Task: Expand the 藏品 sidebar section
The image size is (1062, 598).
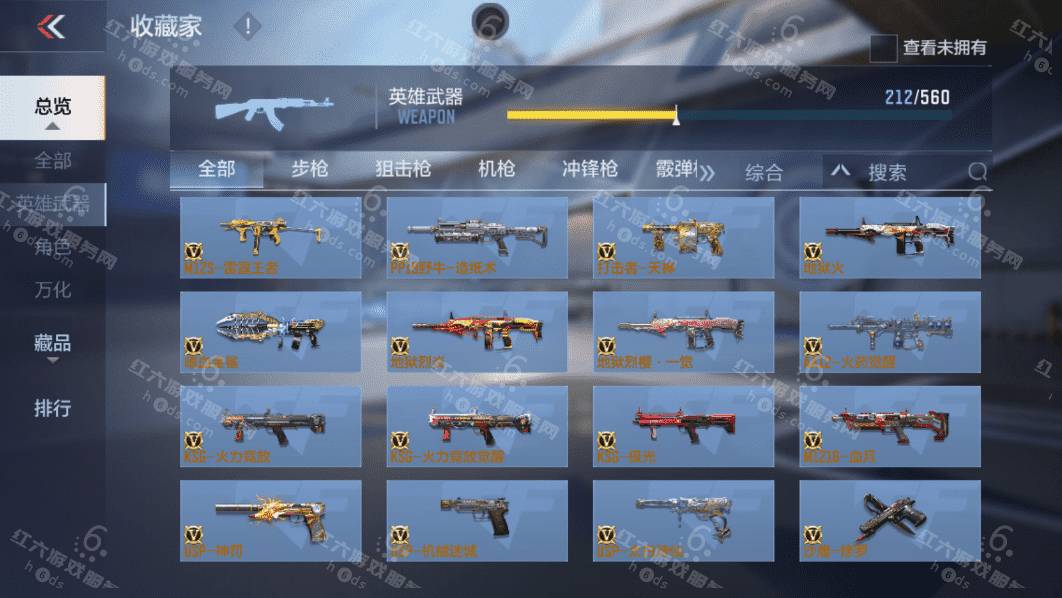Action: pos(53,345)
